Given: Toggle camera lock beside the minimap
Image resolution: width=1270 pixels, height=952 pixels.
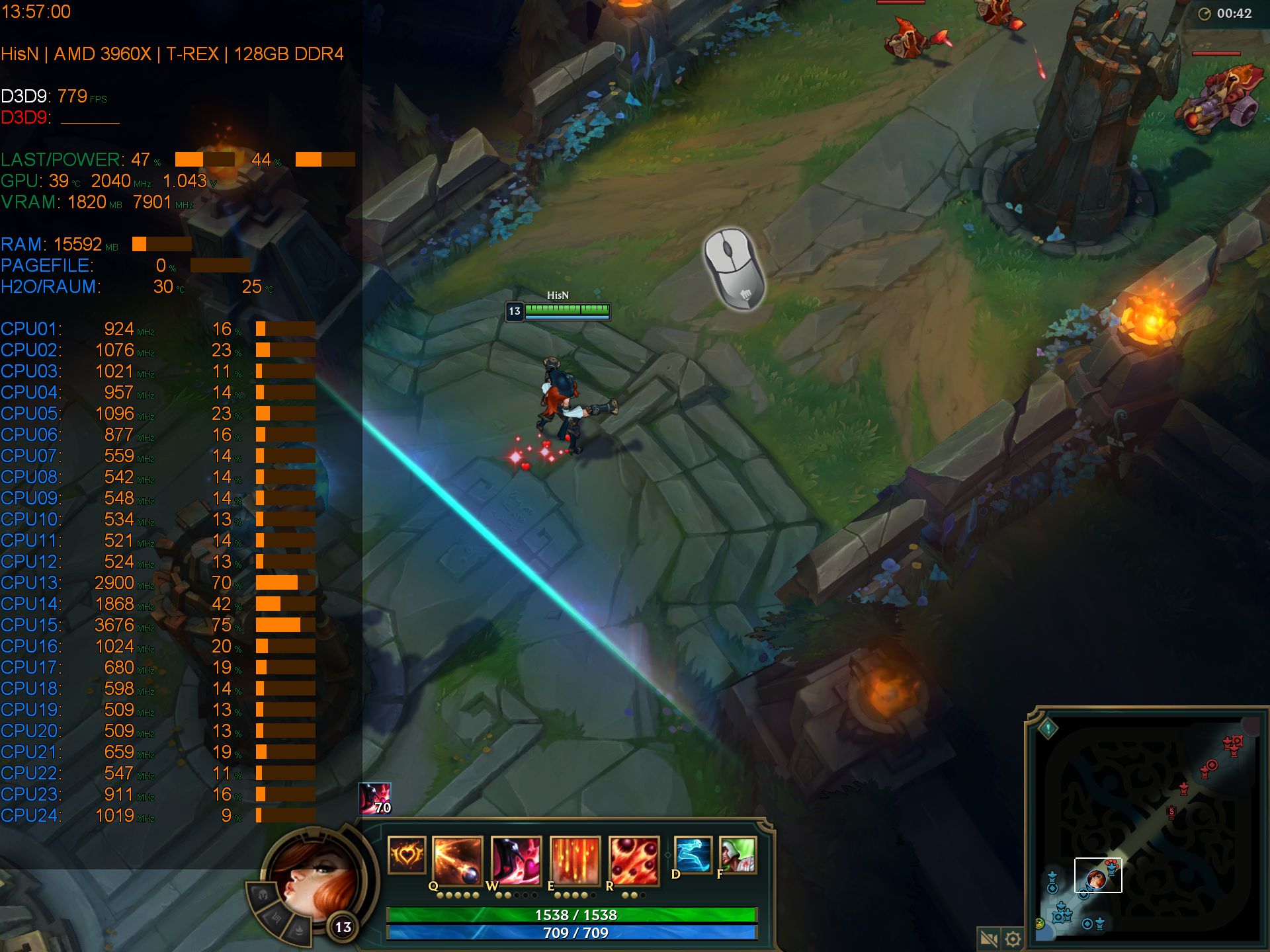Looking at the screenshot, I should coord(988,939).
